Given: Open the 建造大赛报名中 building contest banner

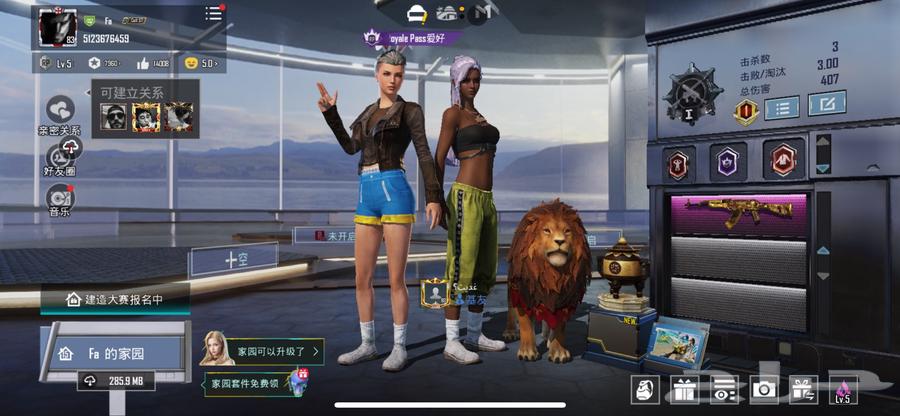Looking at the screenshot, I should pyautogui.click(x=113, y=299).
